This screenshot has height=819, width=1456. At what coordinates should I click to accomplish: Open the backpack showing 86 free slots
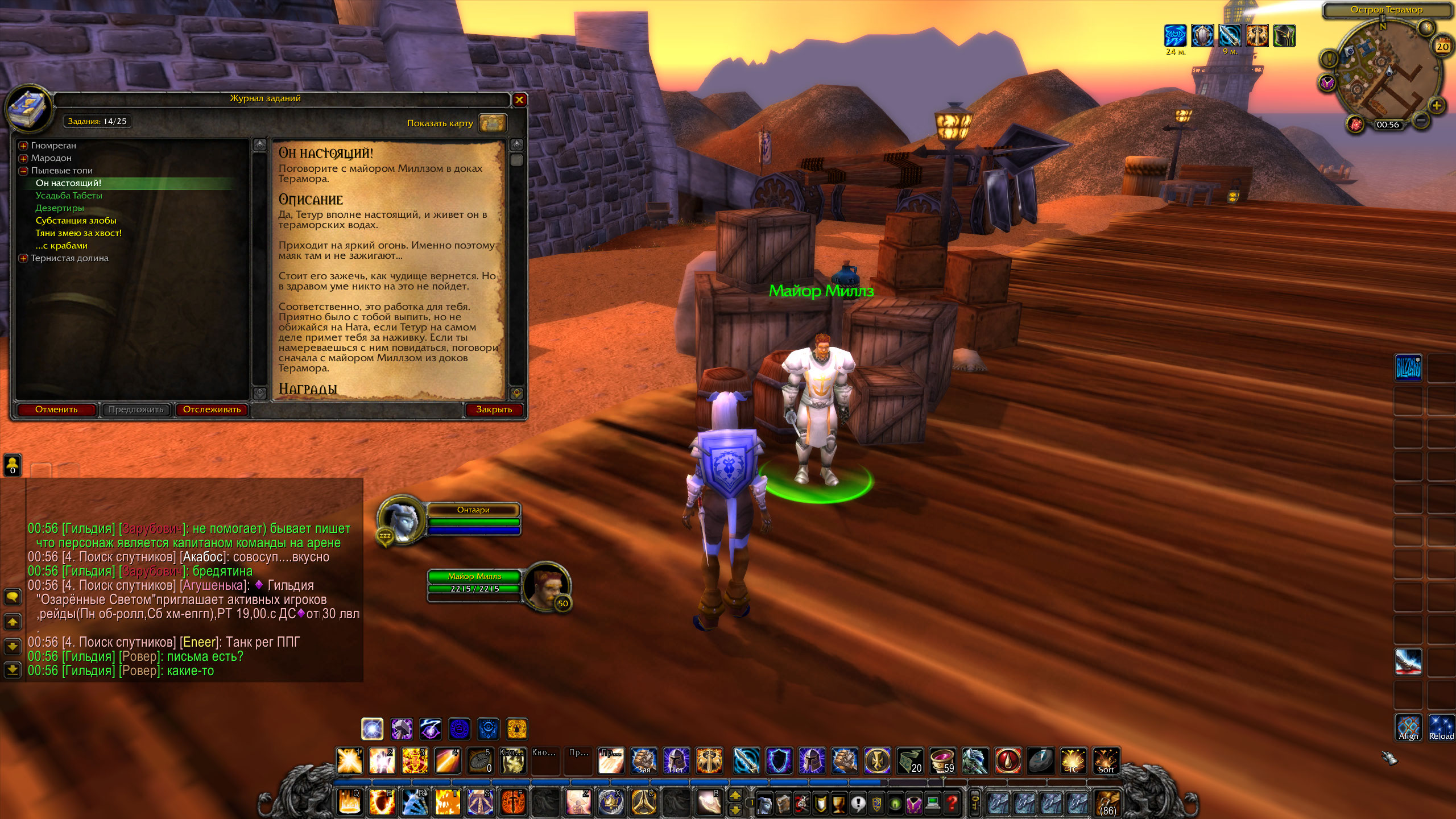(1107, 803)
